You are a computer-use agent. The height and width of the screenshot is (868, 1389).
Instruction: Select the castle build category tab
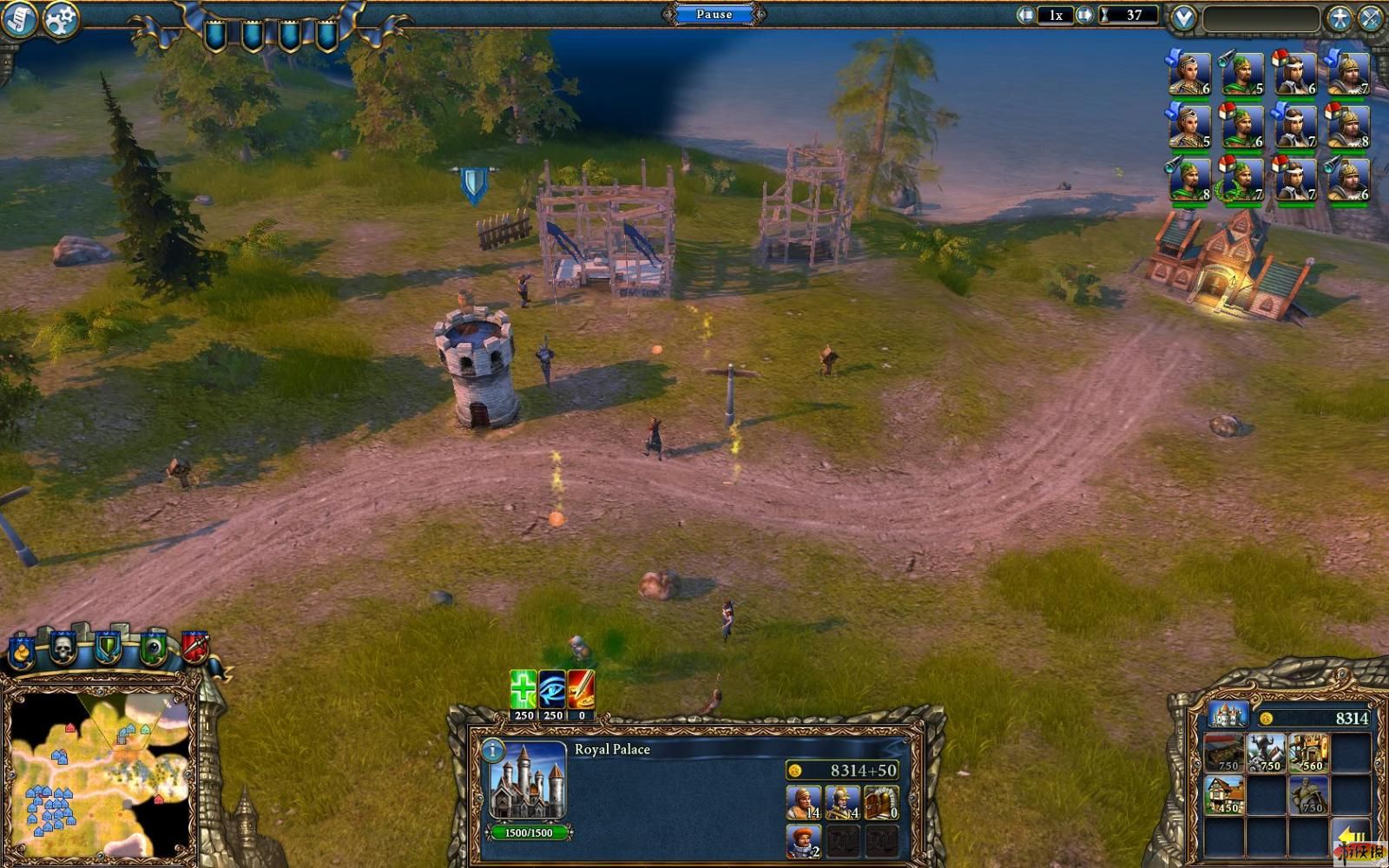tap(1228, 715)
